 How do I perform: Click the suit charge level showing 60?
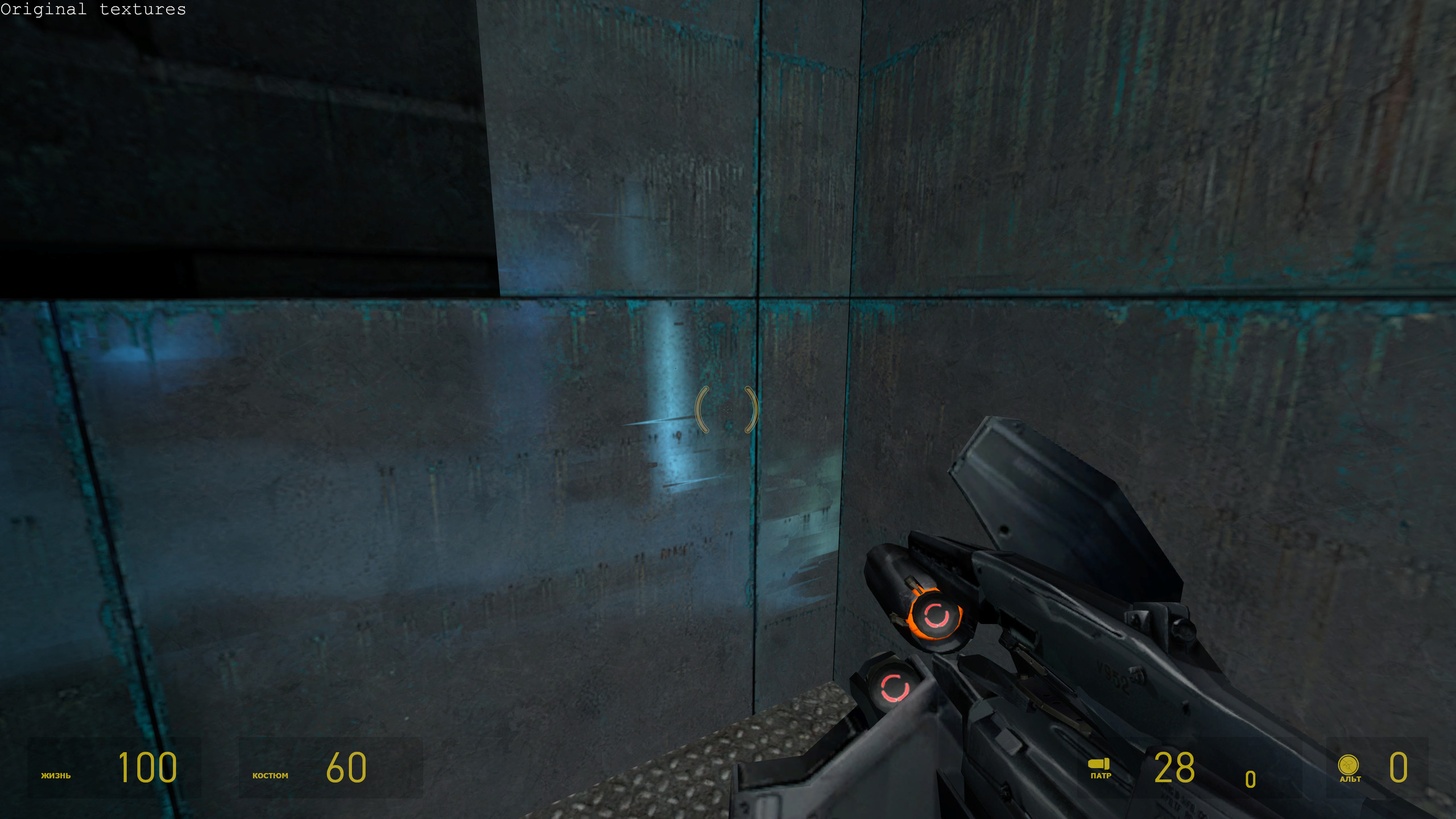(347, 768)
